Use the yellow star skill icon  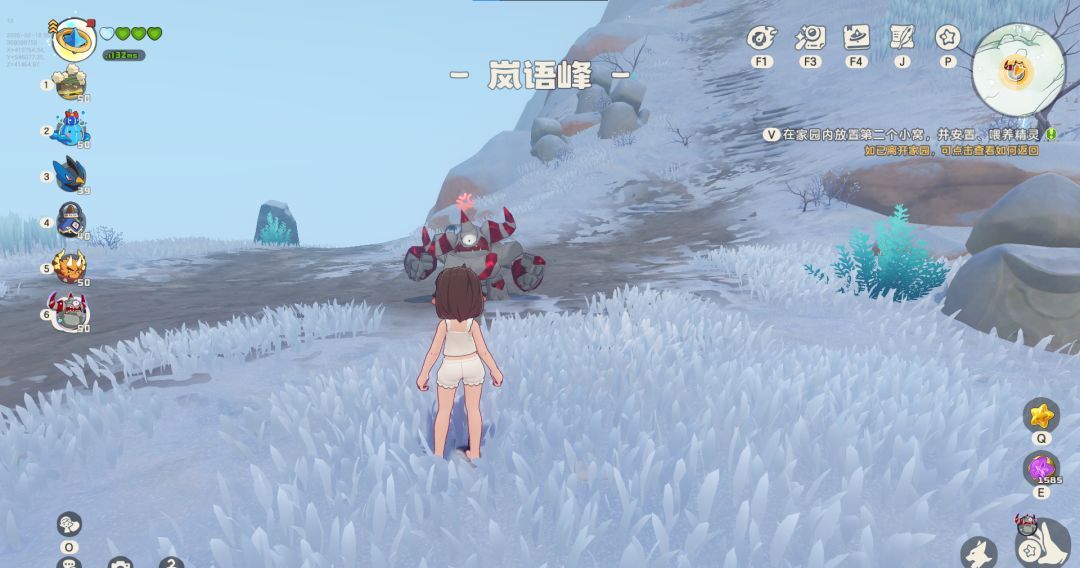point(1042,415)
